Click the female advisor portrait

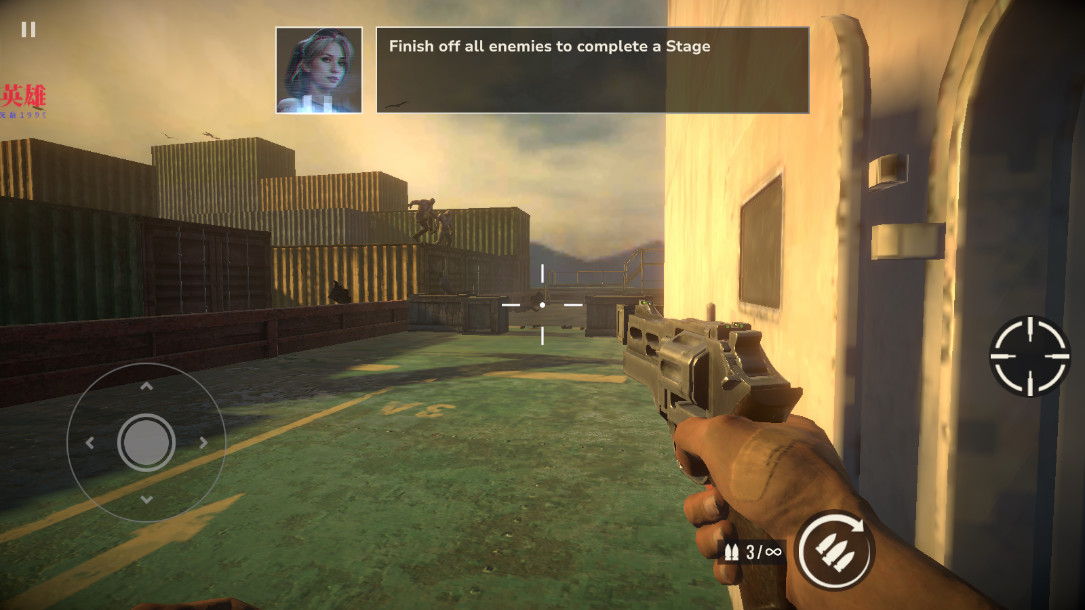click(x=319, y=70)
